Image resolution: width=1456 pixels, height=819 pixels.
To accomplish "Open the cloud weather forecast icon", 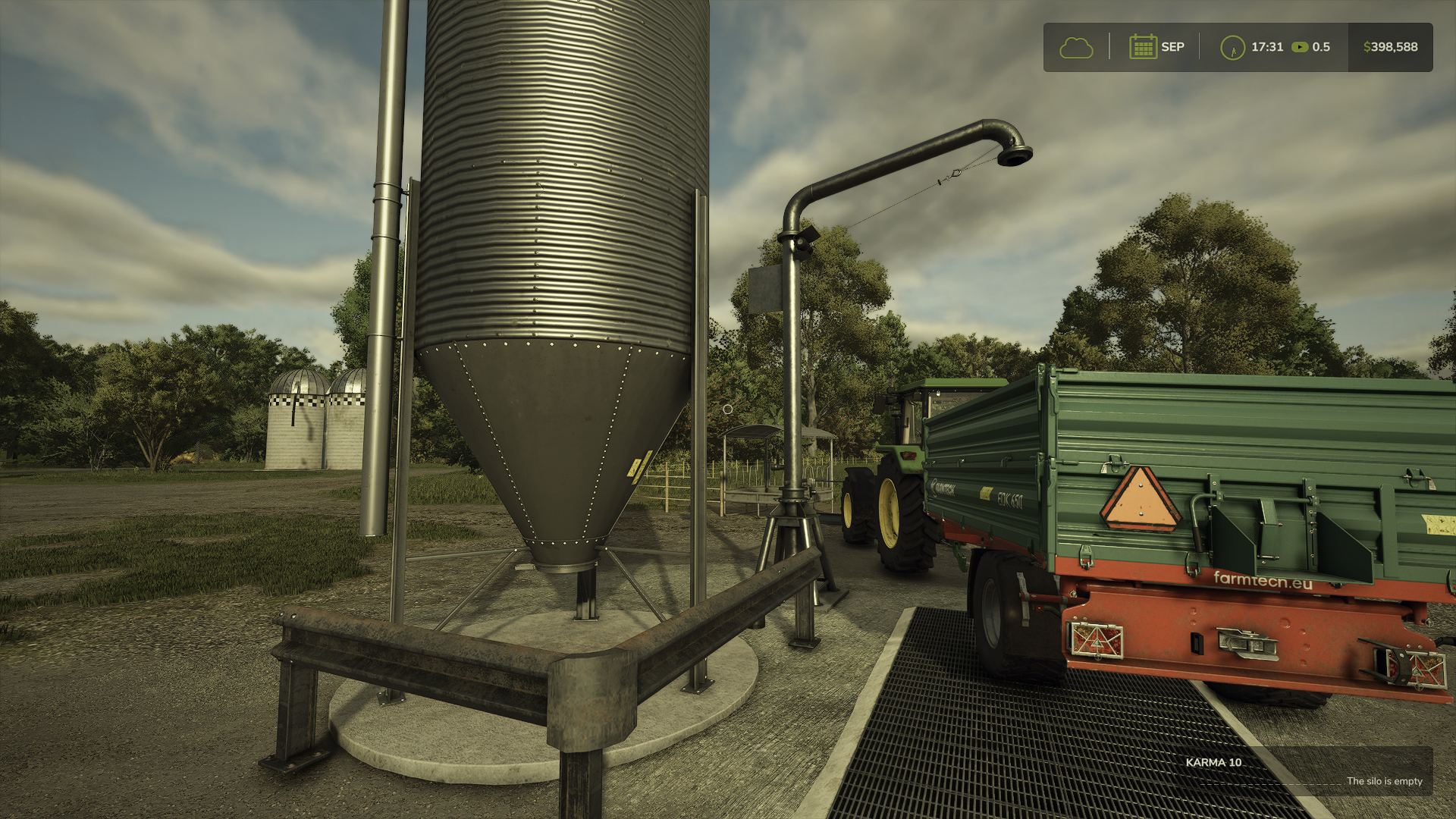I will [x=1076, y=47].
